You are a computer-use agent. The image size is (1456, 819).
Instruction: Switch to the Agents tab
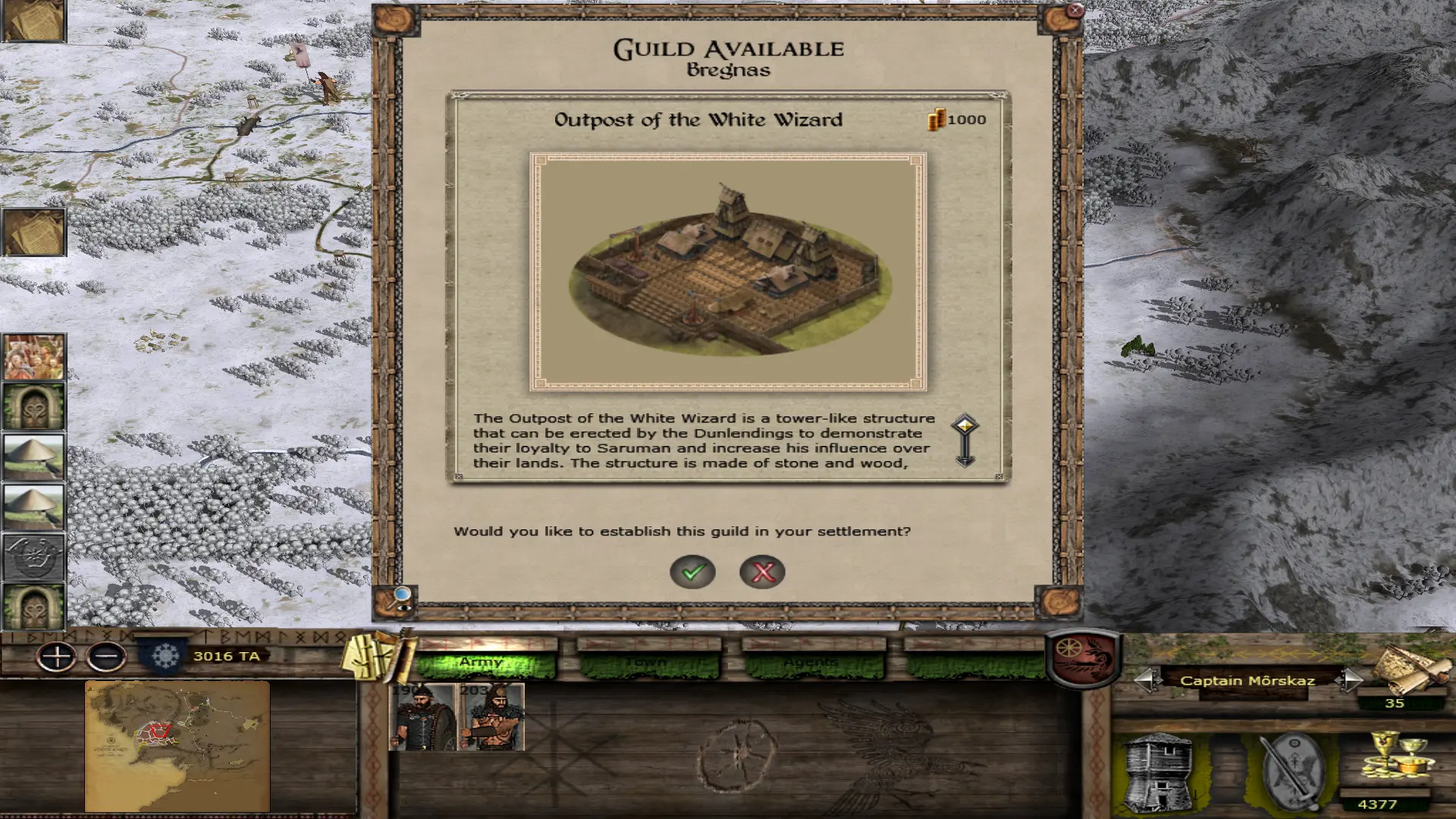pyautogui.click(x=813, y=662)
